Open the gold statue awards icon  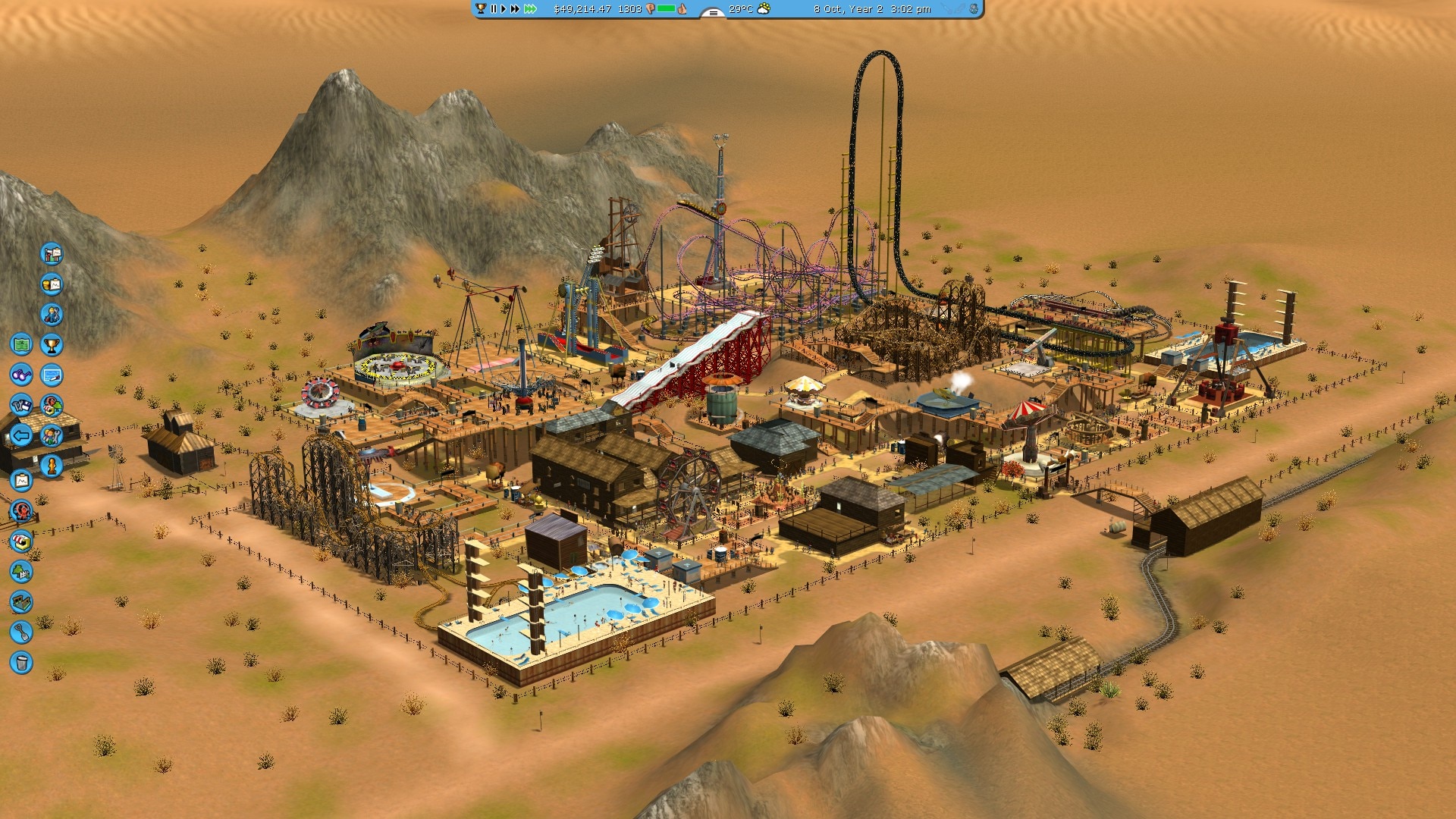click(x=52, y=466)
